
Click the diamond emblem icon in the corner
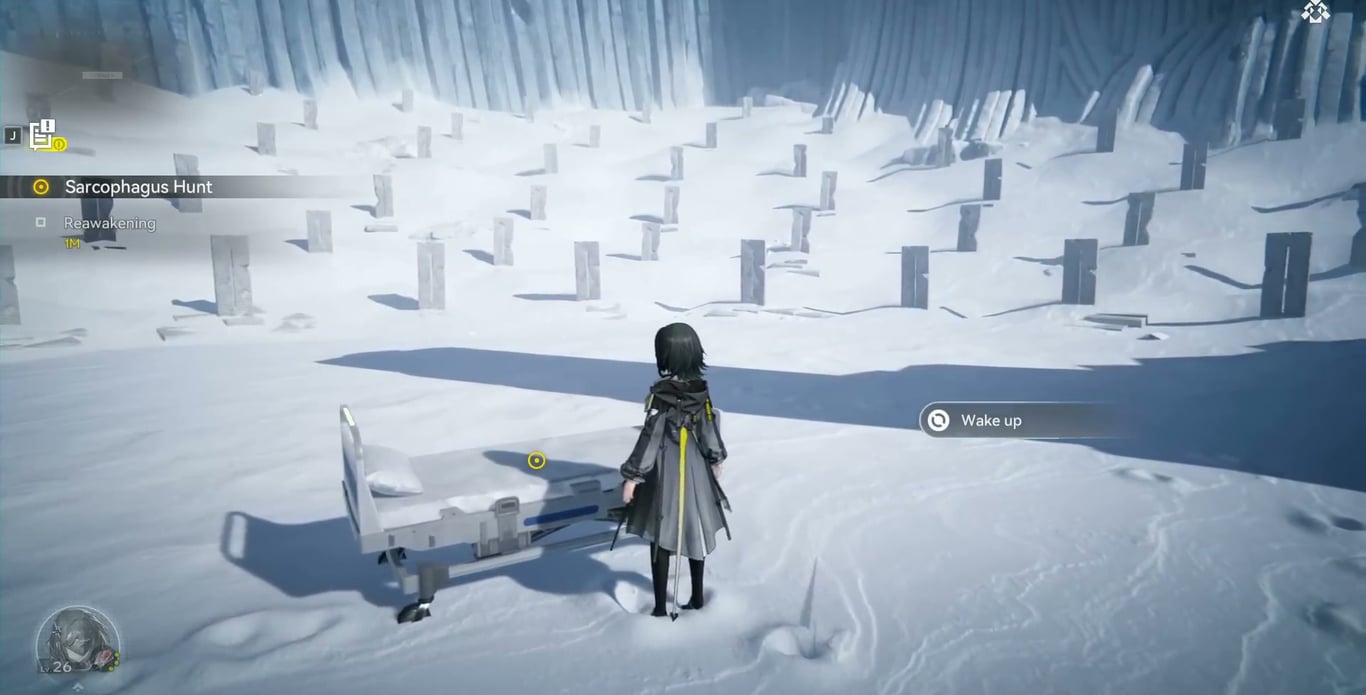1315,12
